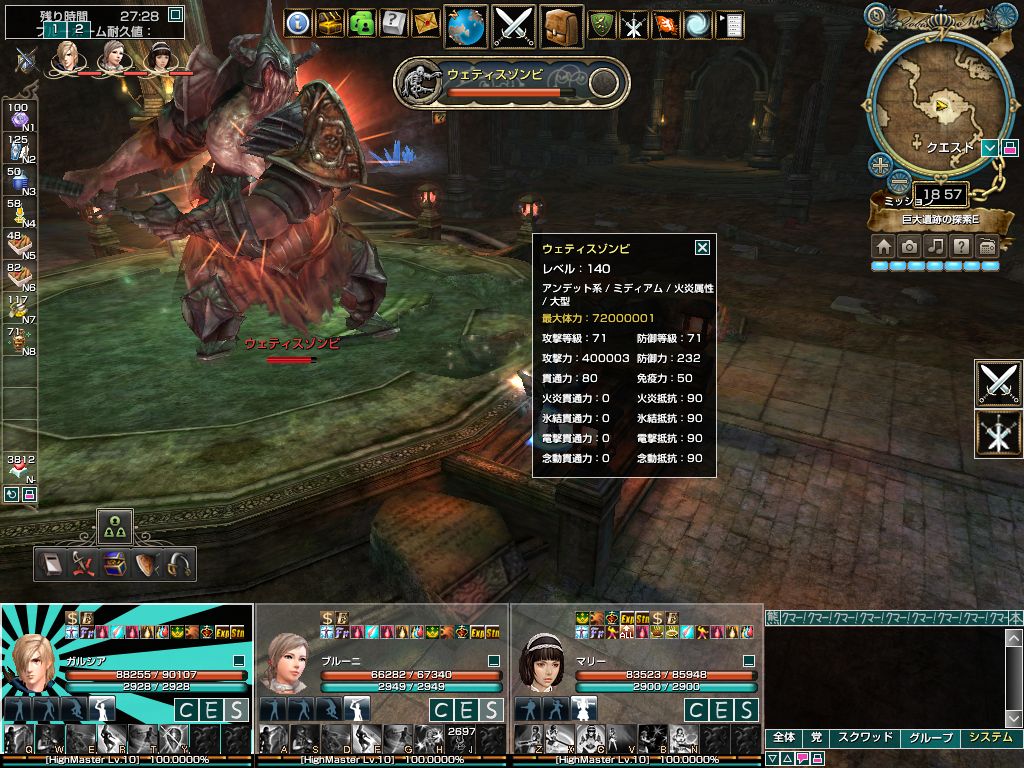The image size is (1024, 768).
Task: Switch to the システム chat tab
Action: (x=990, y=738)
